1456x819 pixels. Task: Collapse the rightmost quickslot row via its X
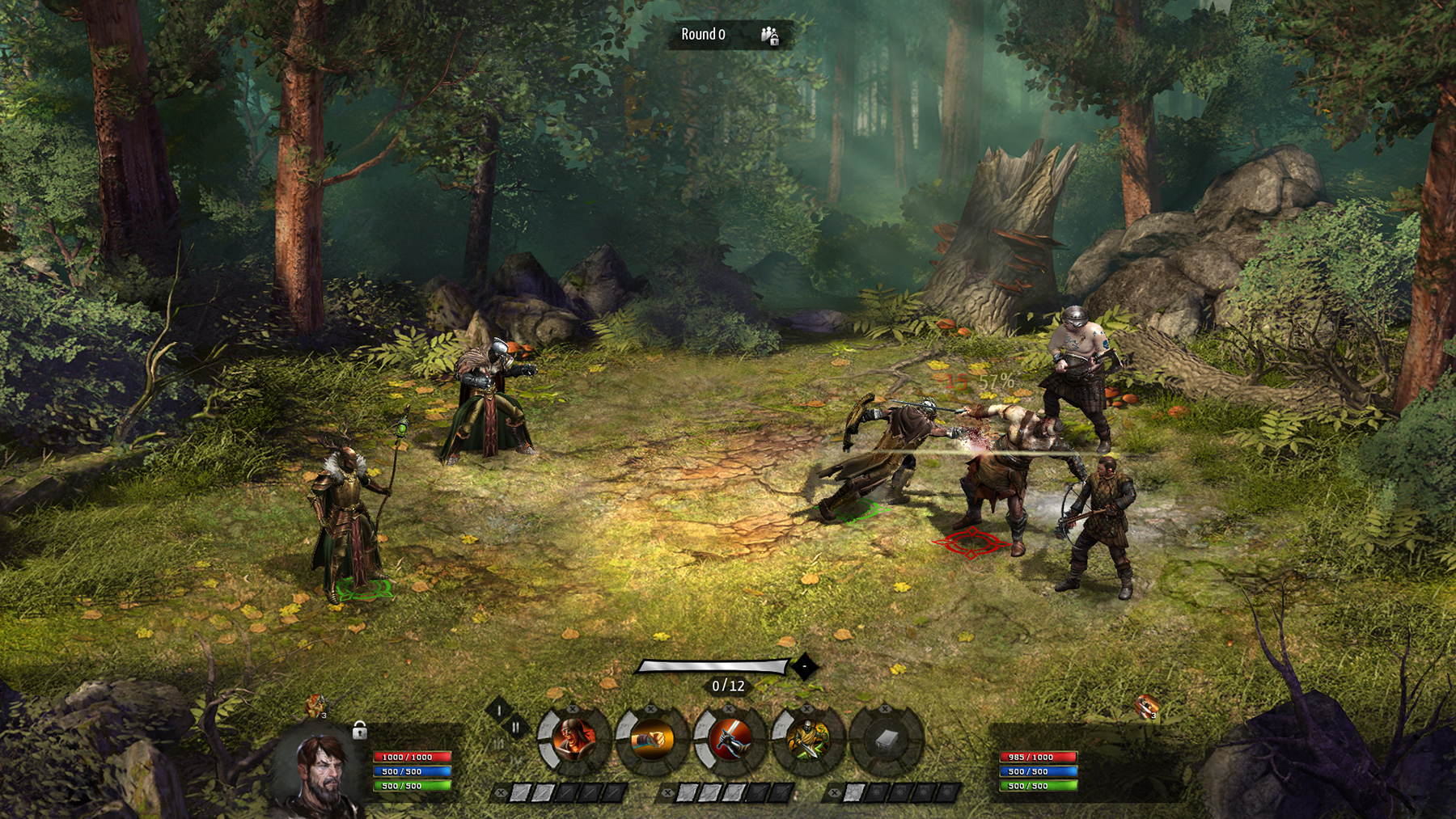point(835,792)
